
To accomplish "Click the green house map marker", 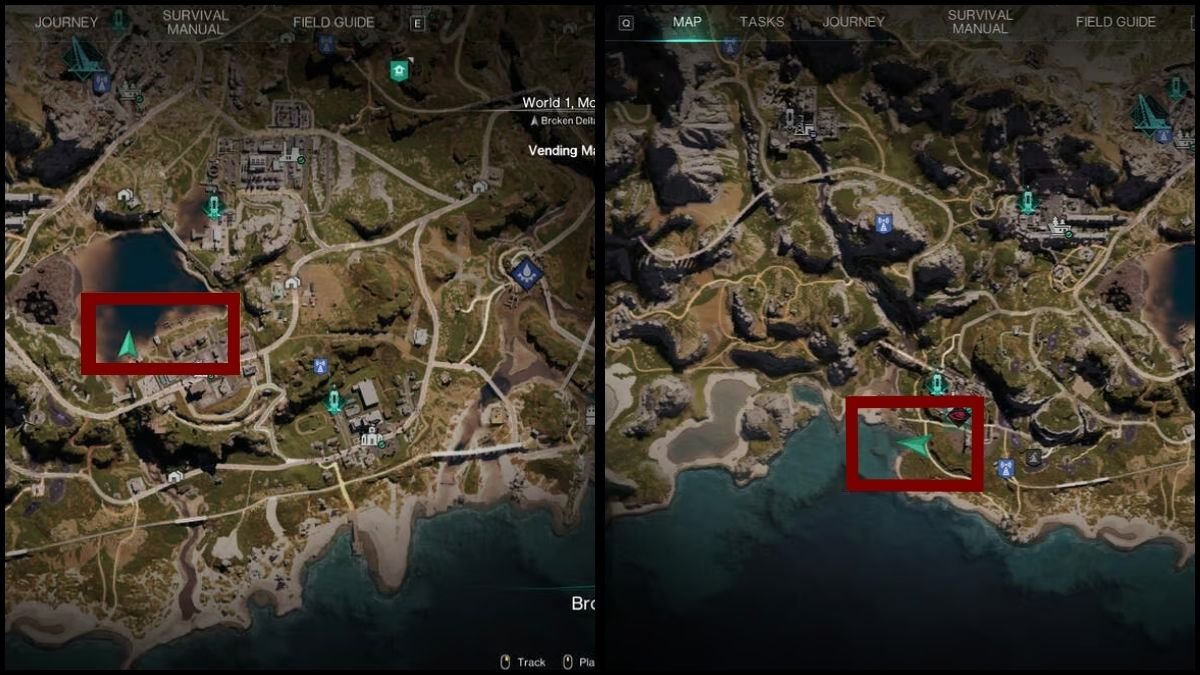I will 400,70.
